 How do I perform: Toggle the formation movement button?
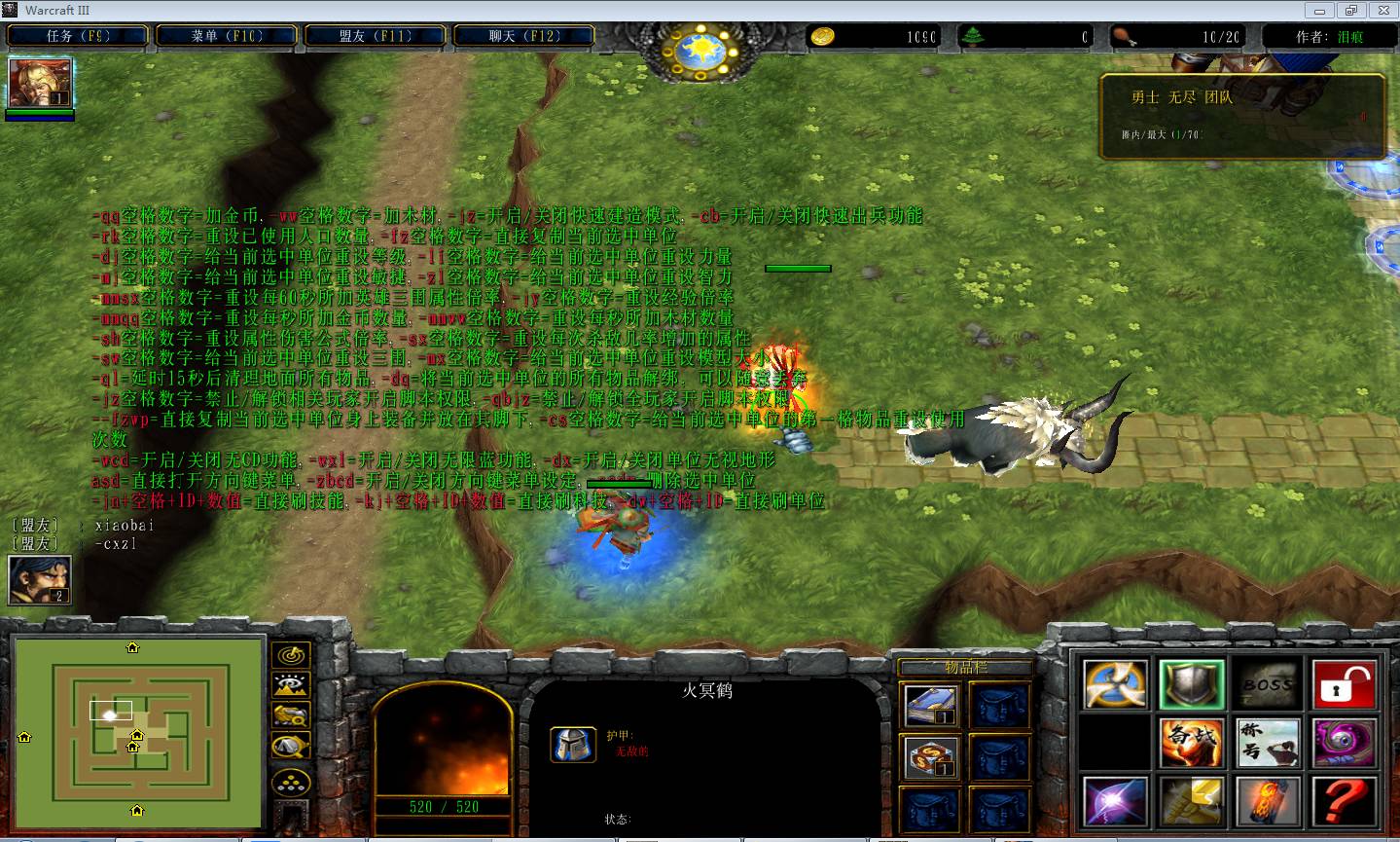coord(291,782)
